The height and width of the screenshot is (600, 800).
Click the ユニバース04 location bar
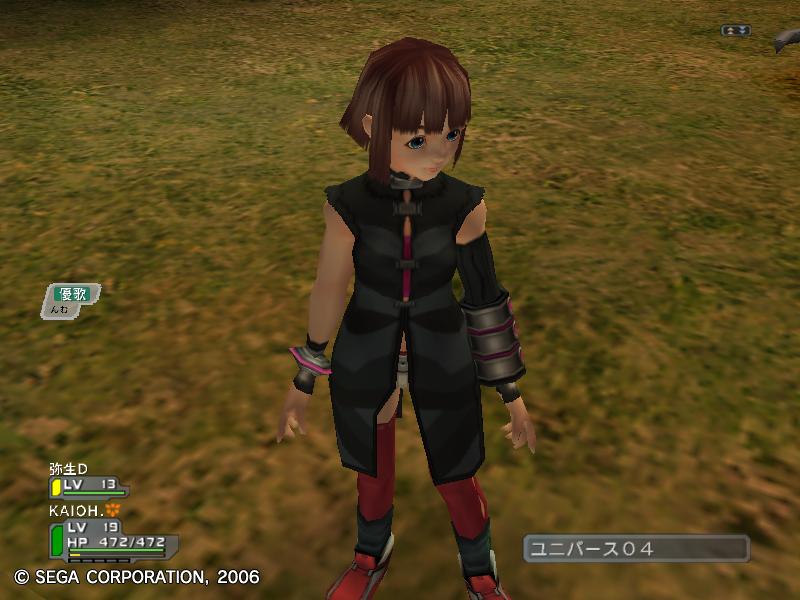(x=636, y=548)
